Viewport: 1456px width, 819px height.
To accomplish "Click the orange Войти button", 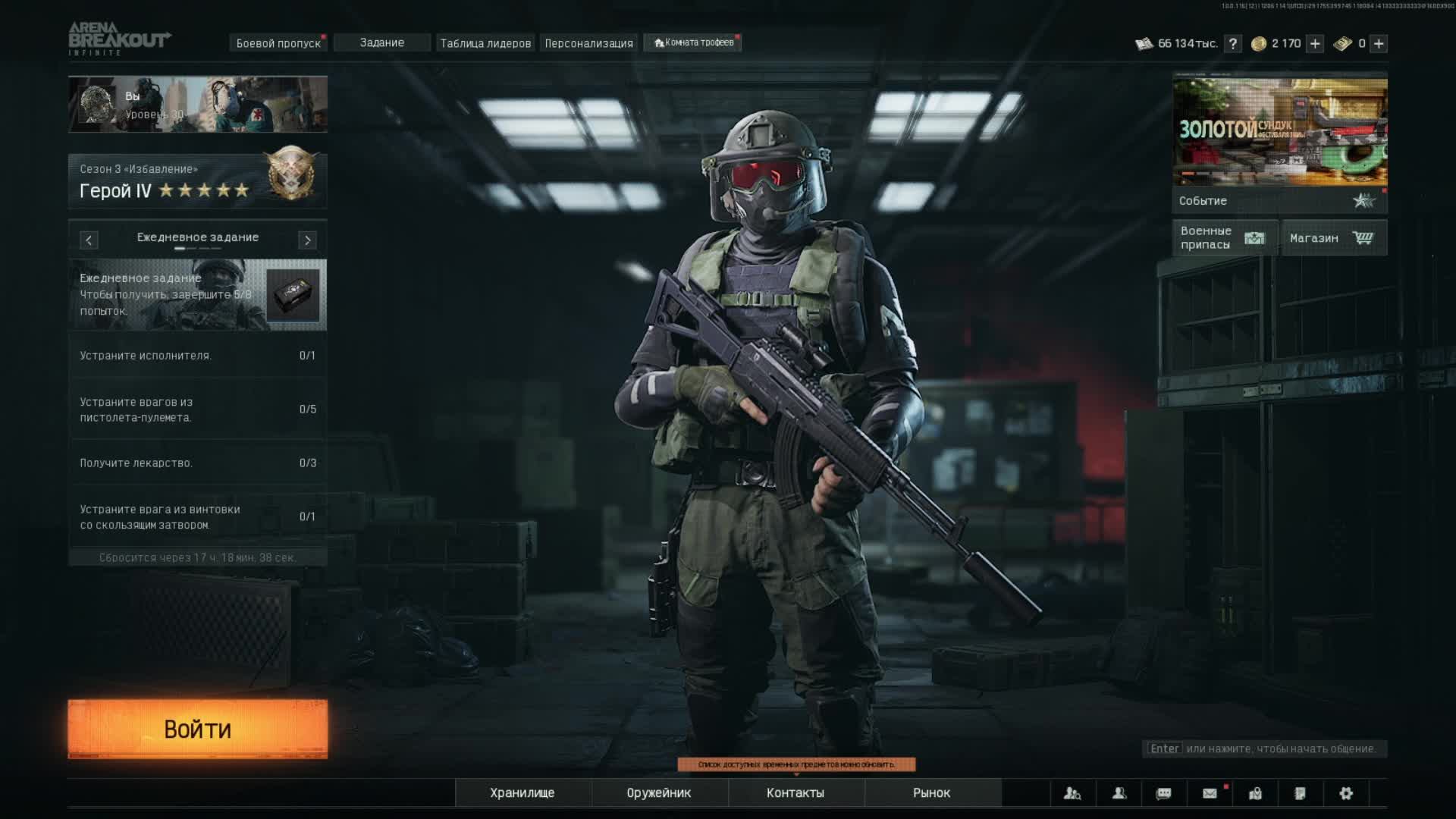I will click(x=197, y=729).
